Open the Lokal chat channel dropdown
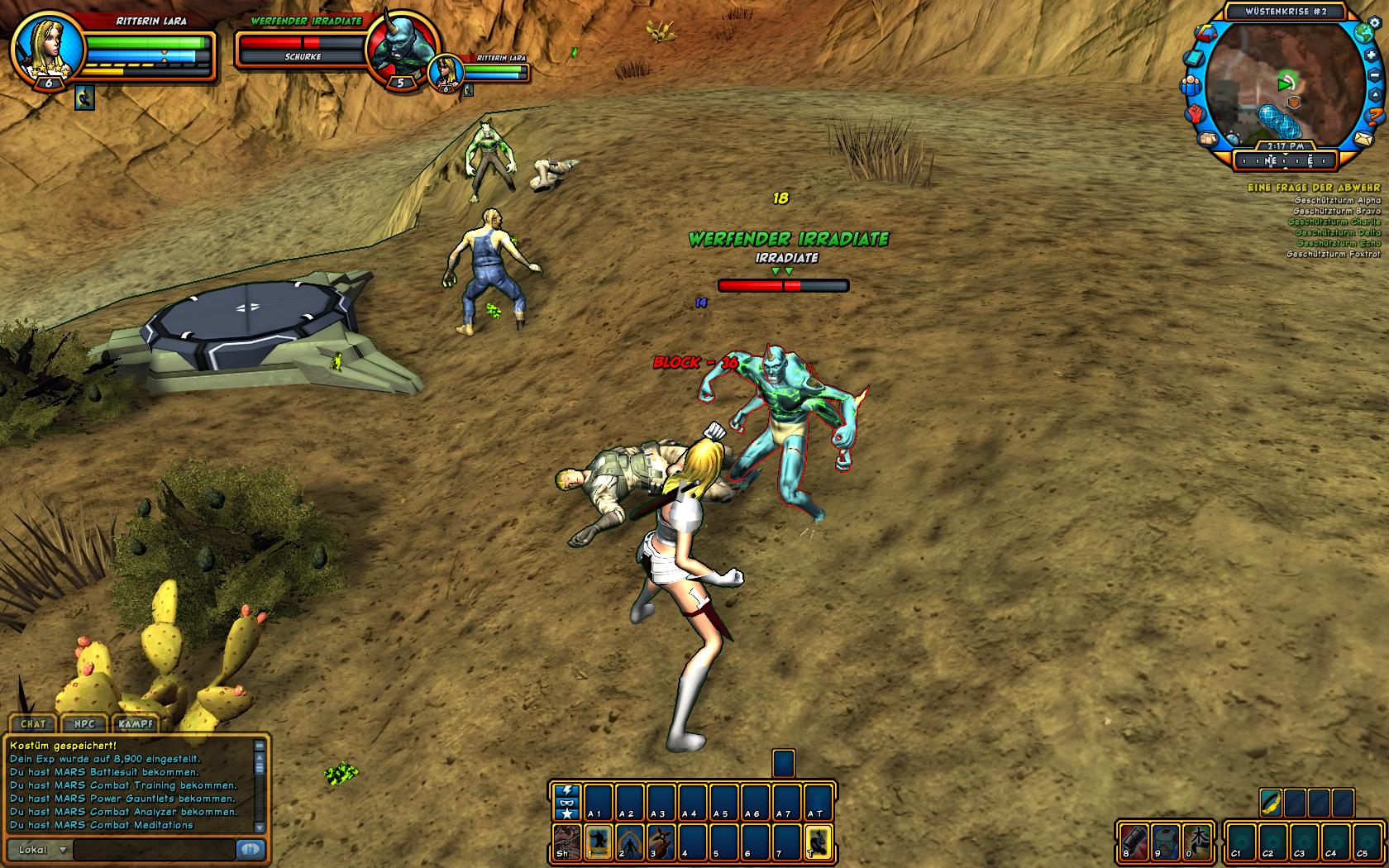Viewport: 1389px width, 868px height. 41,850
